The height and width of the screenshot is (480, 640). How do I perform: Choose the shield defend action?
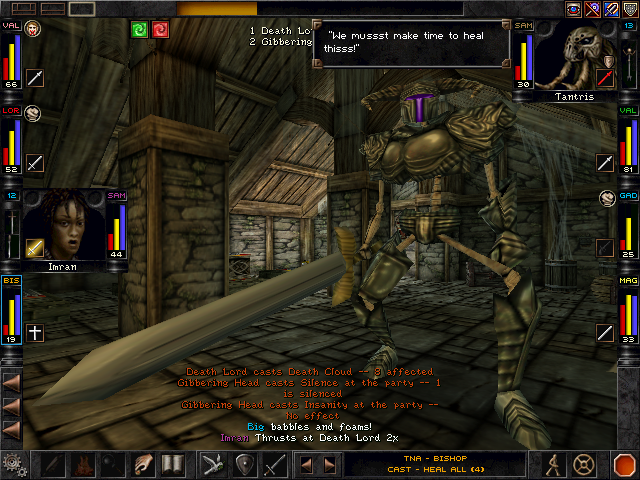[x=244, y=465]
